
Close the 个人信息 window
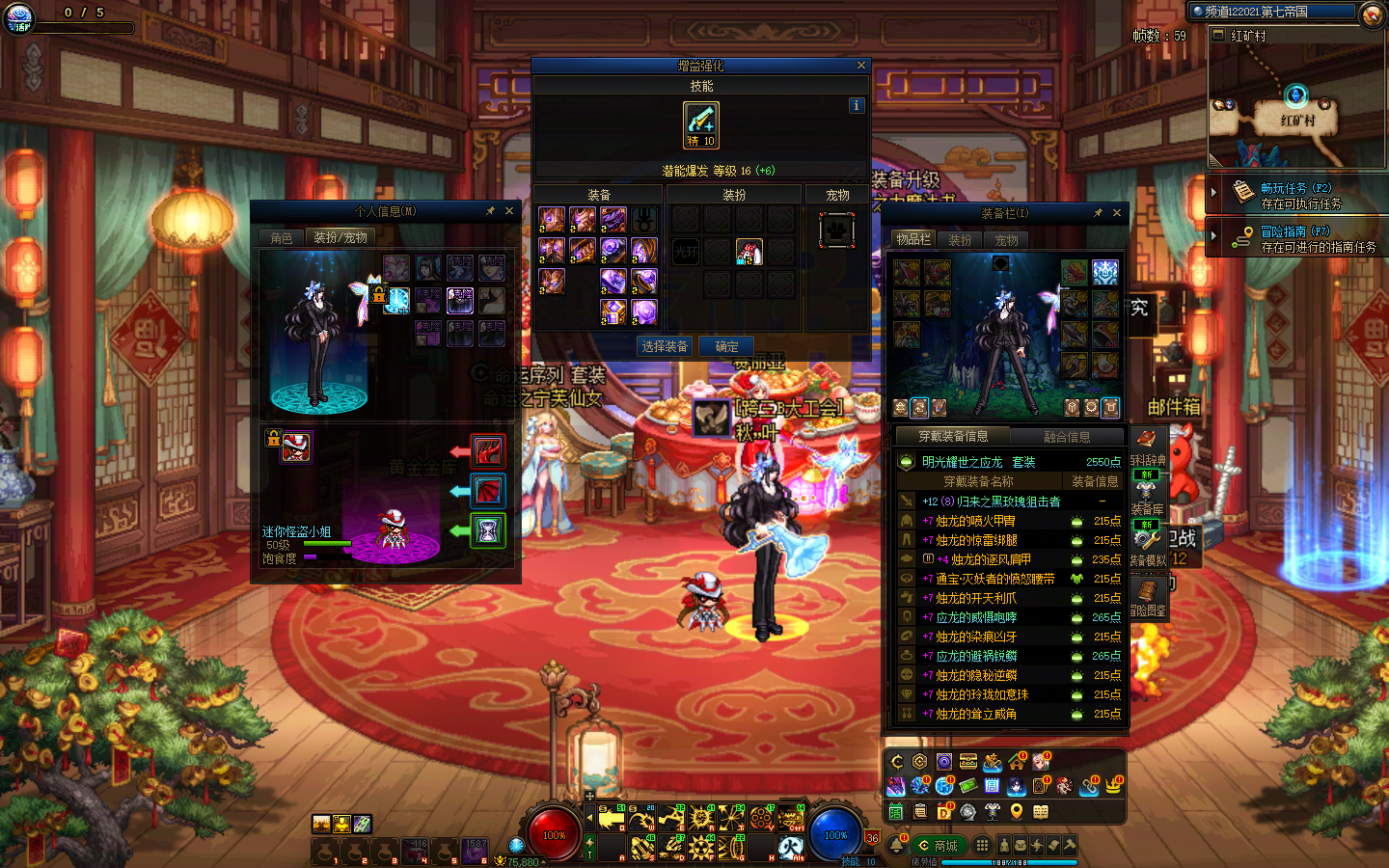coord(509,210)
